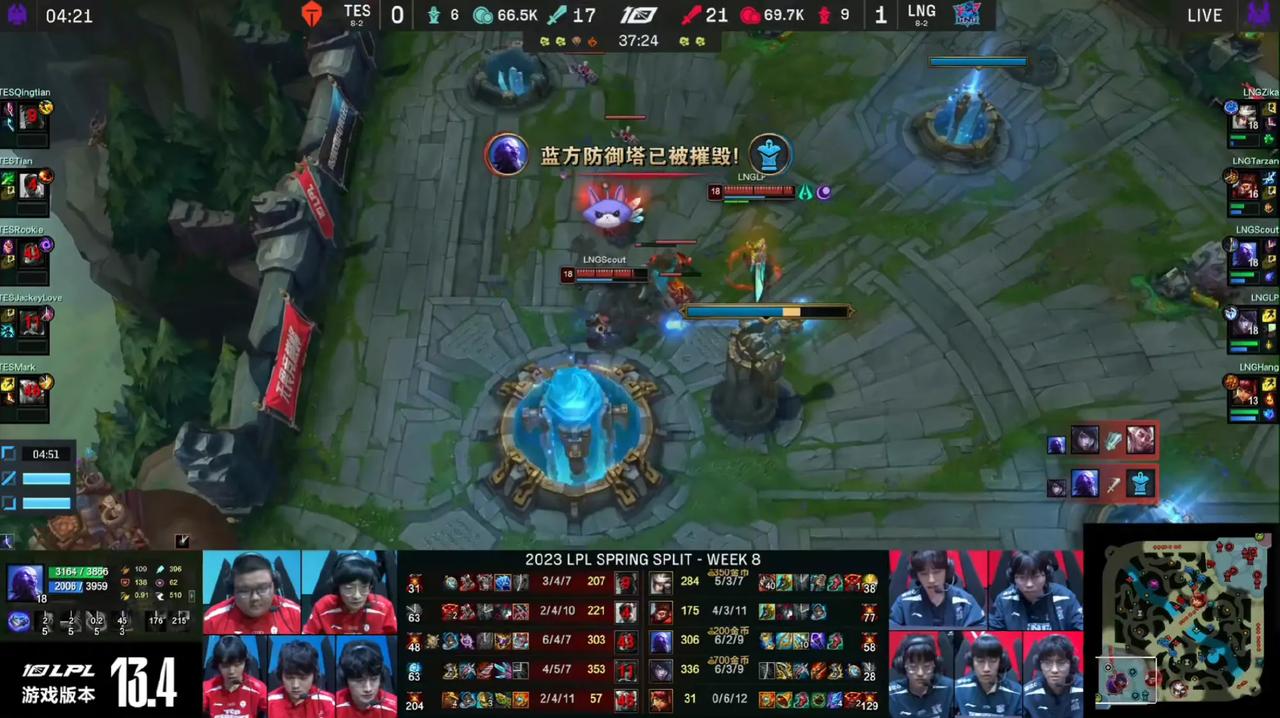Open the TES team logo in scoreboard
This screenshot has width=1280, height=718.
click(x=312, y=14)
